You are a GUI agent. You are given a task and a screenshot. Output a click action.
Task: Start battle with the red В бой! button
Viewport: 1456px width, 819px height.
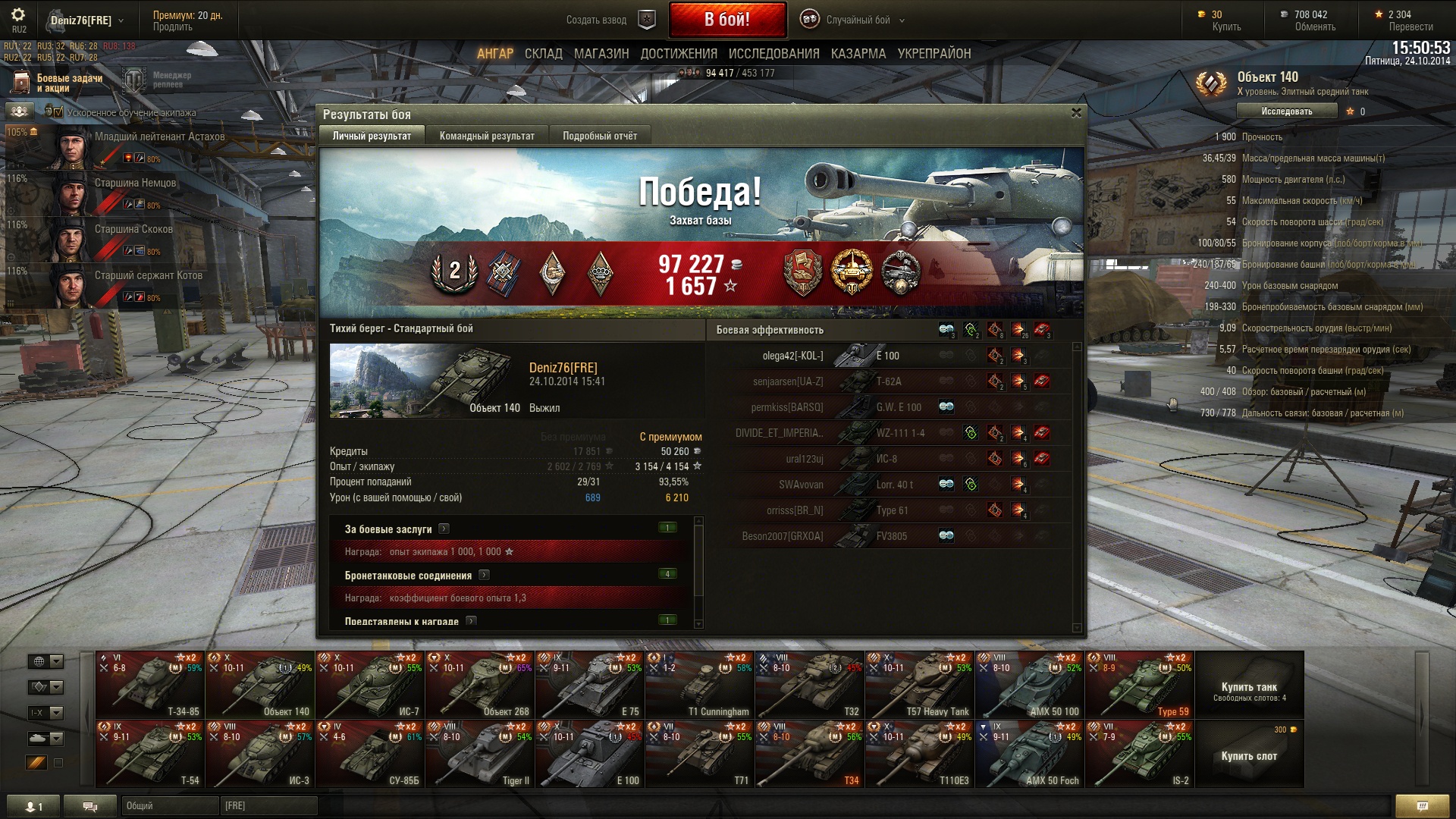[x=726, y=20]
